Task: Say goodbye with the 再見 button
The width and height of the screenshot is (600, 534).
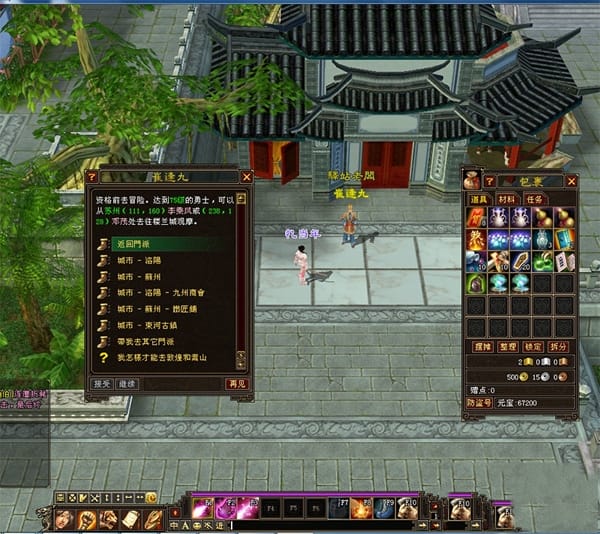Action: click(x=236, y=383)
